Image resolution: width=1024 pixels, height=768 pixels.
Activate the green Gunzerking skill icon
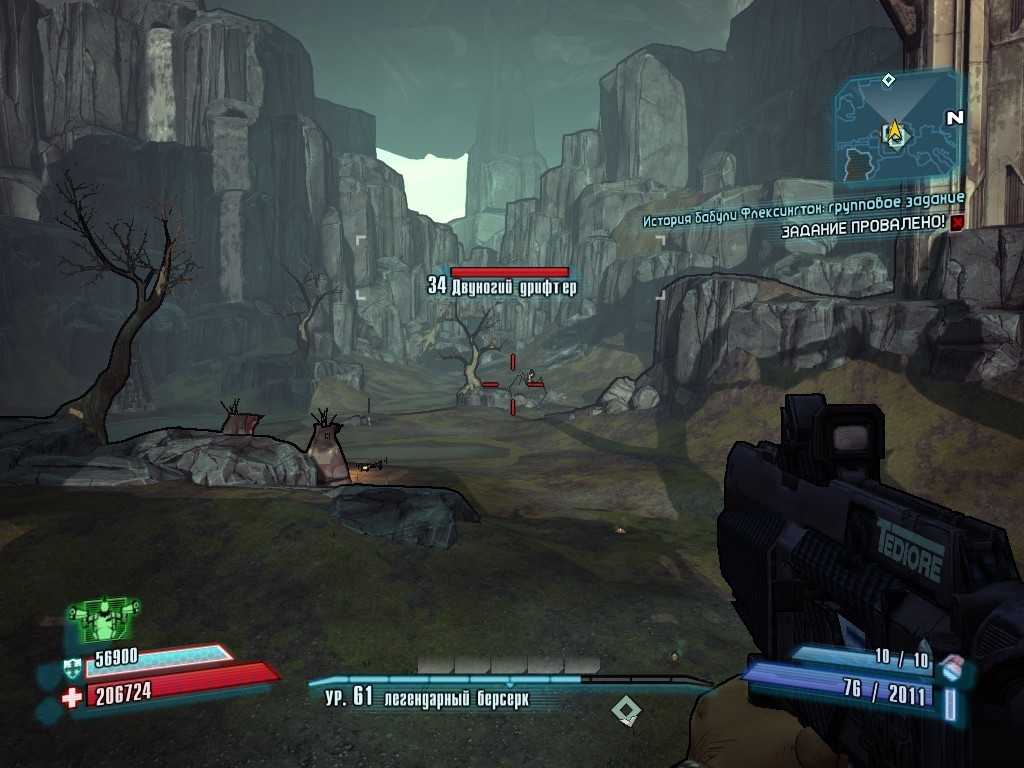(104, 621)
